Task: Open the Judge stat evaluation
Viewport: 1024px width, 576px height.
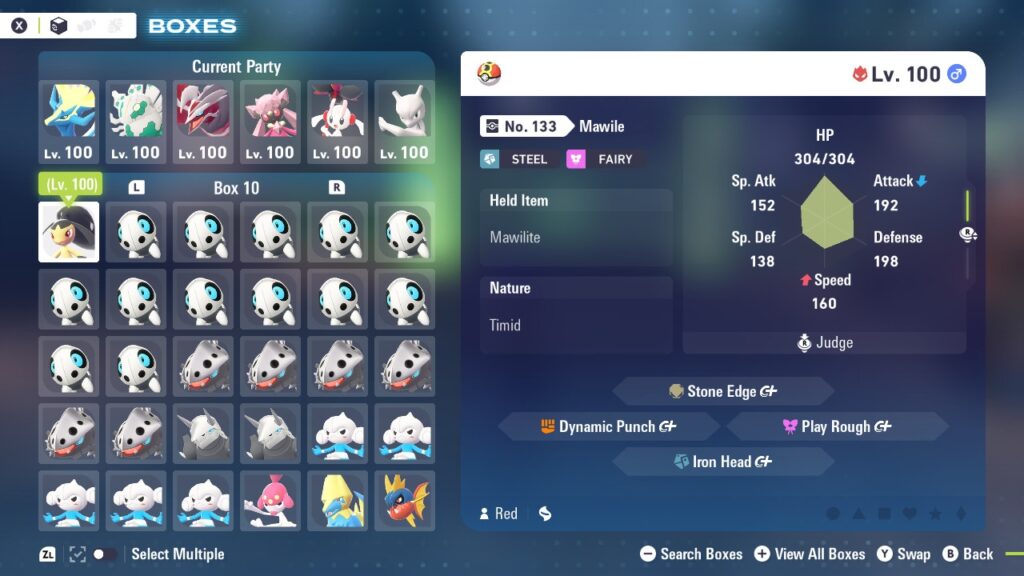Action: pyautogui.click(x=825, y=343)
